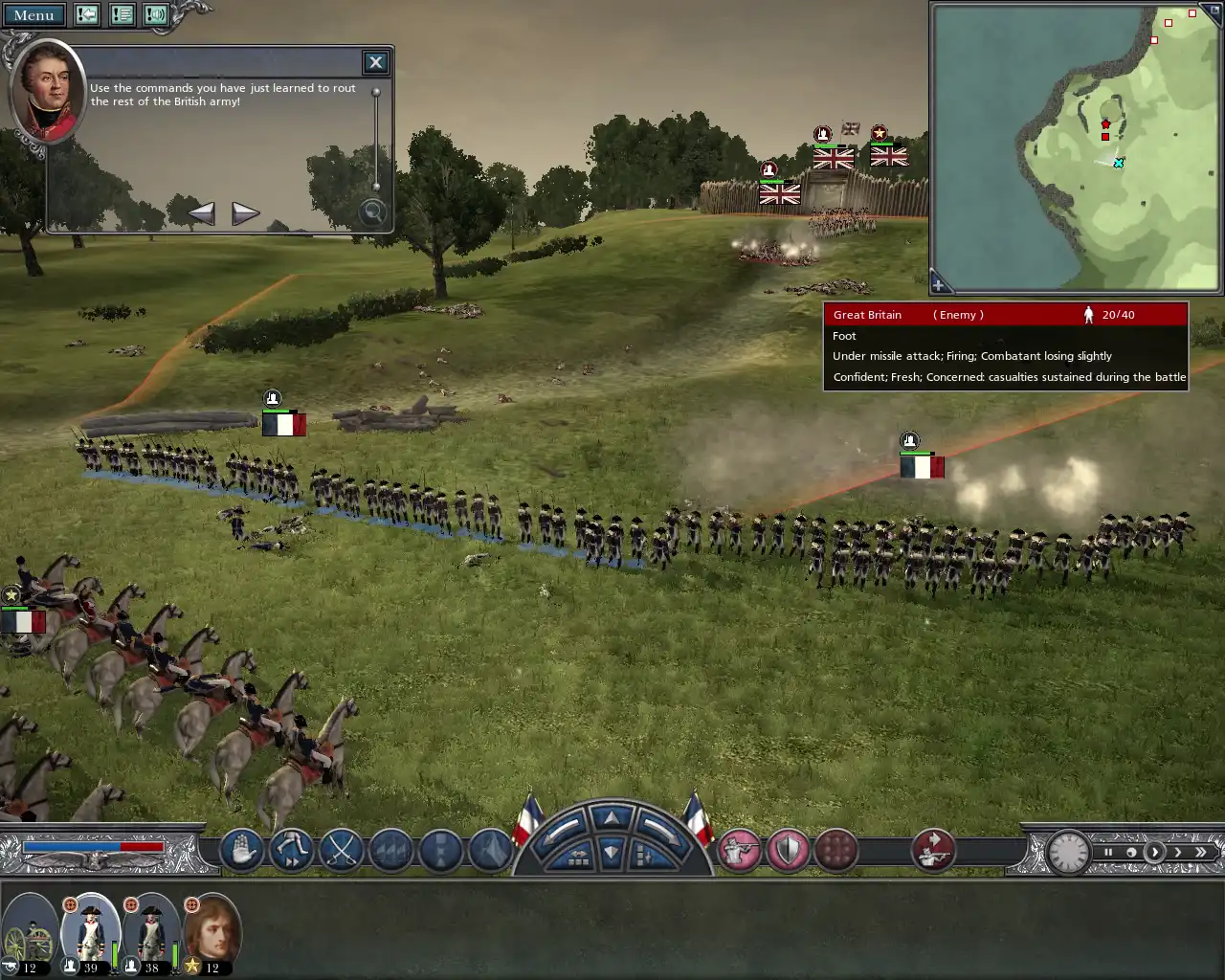Pause the battle using the pause control
Viewport: 1225px width, 980px height.
(1108, 852)
